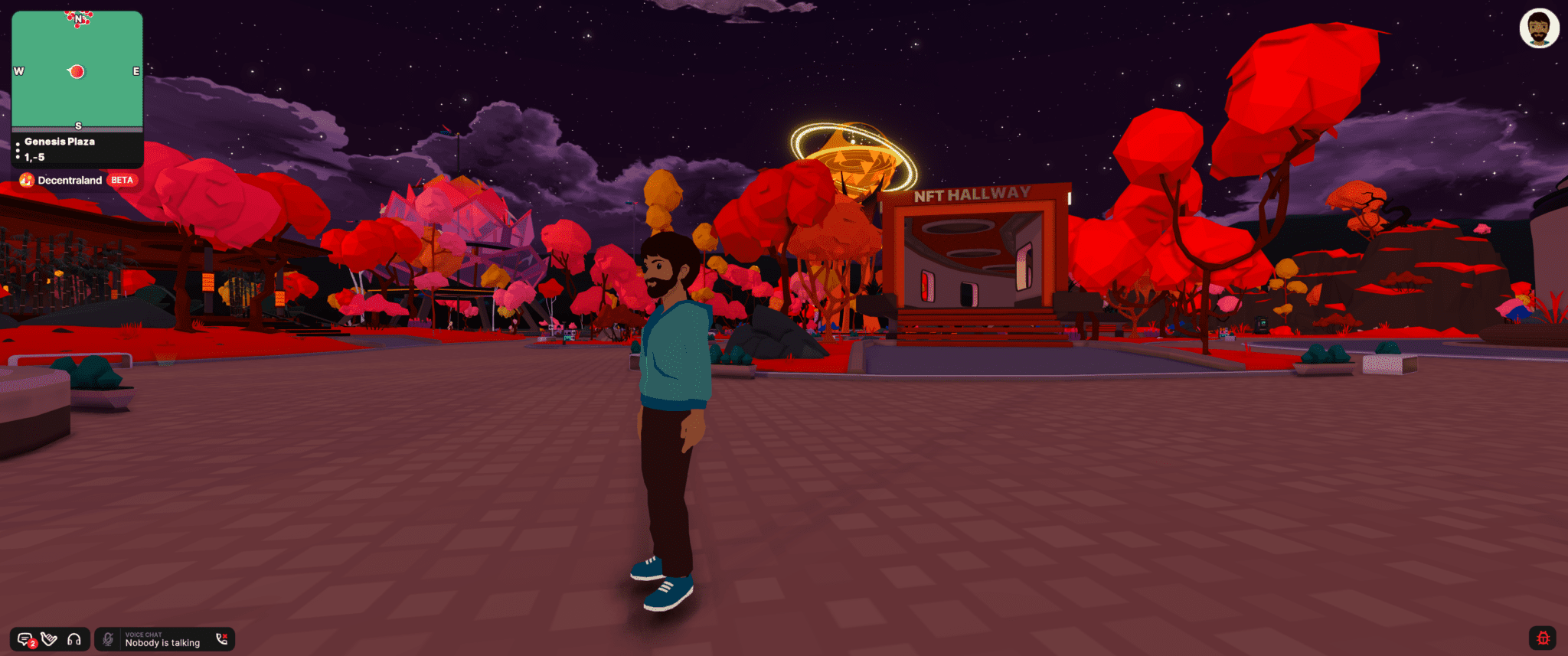Open the minimap
The width and height of the screenshot is (1568, 656).
click(x=77, y=70)
